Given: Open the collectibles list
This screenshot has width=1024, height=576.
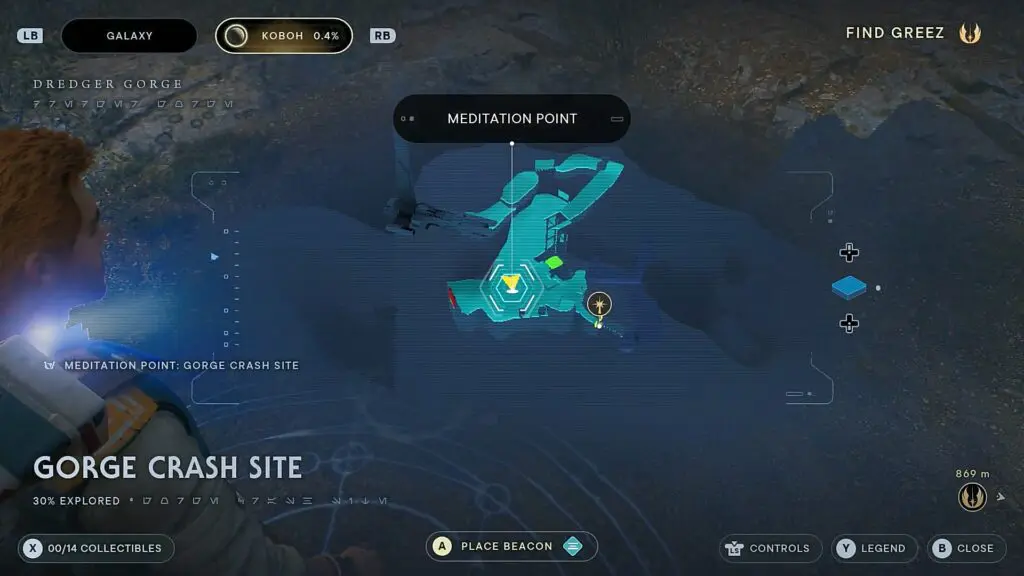Looking at the screenshot, I should (x=96, y=548).
